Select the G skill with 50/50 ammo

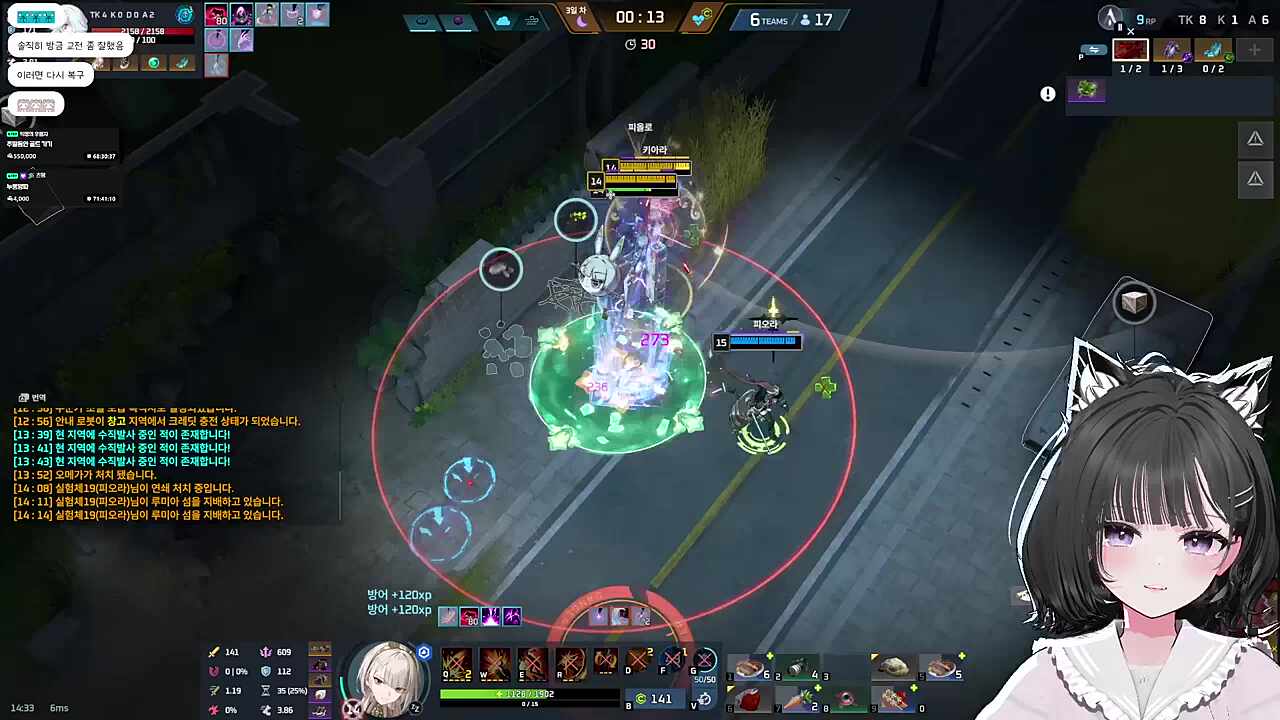pos(706,662)
